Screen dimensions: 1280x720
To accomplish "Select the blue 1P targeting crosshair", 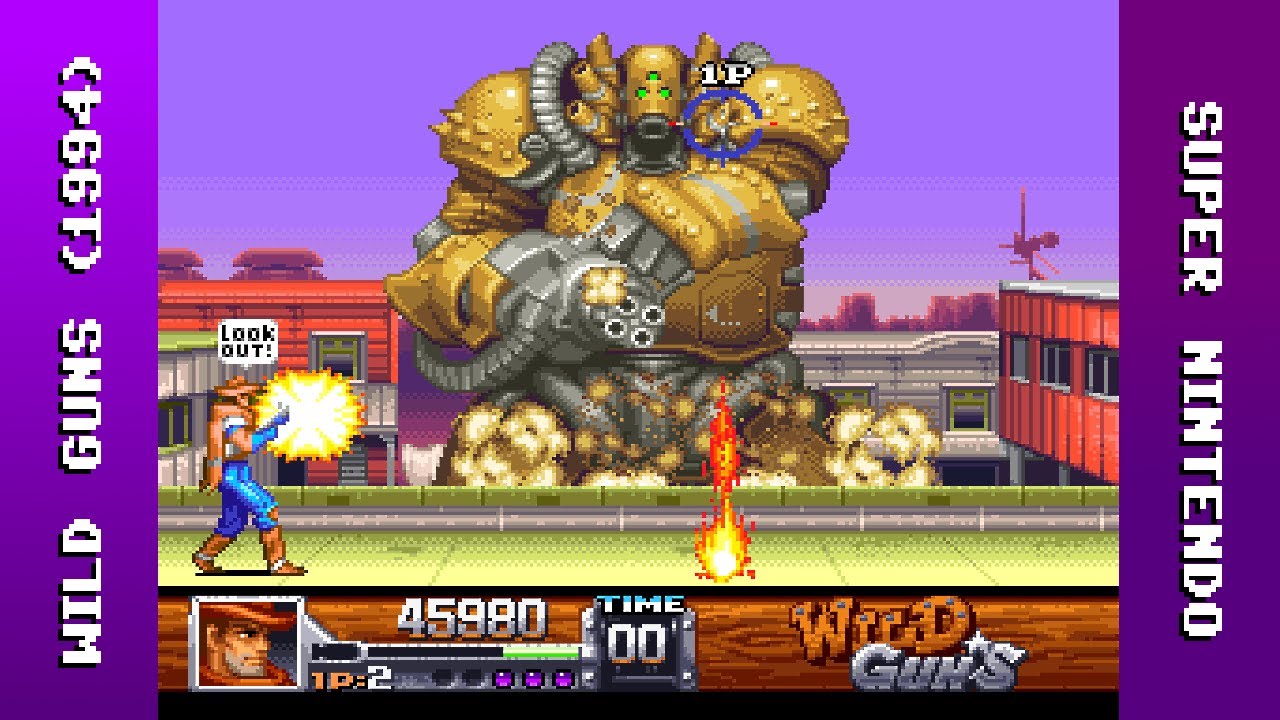I will [722, 124].
